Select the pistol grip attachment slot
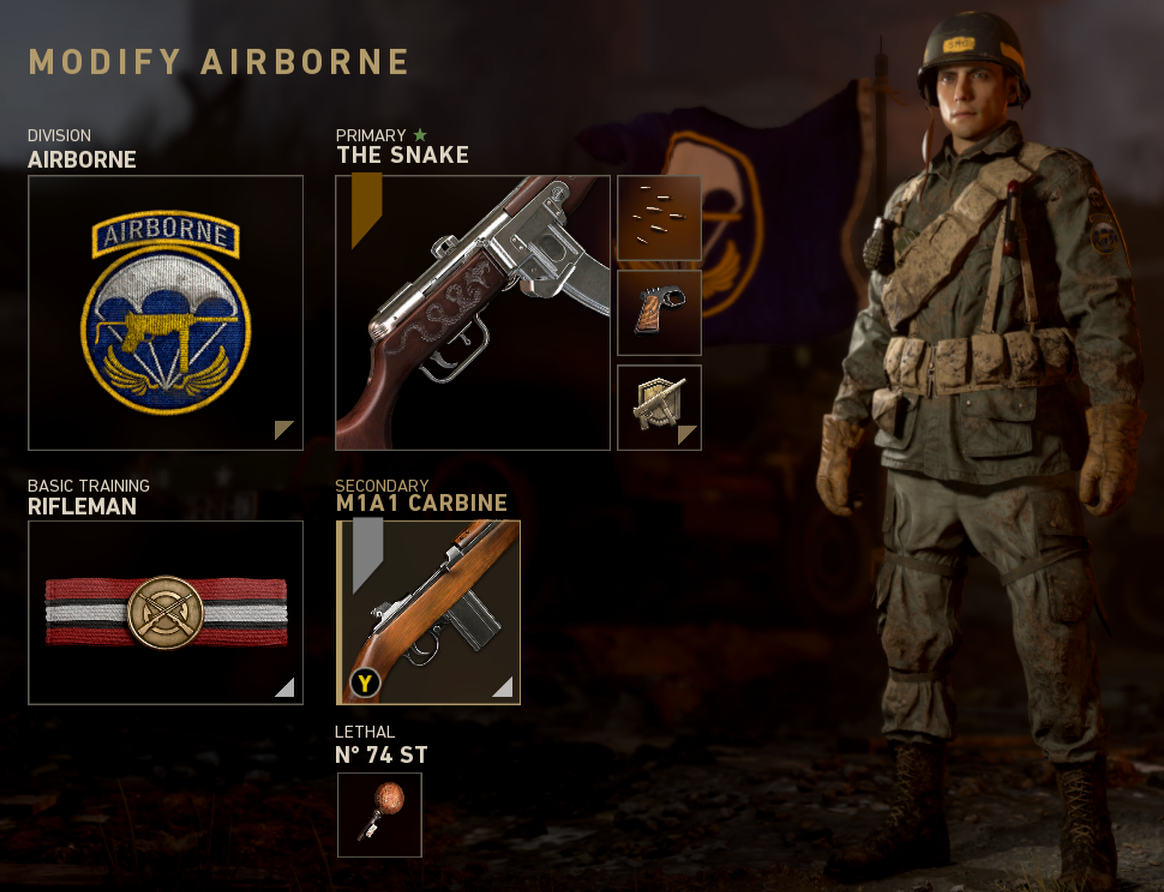Viewport: 1164px width, 892px height. (659, 313)
